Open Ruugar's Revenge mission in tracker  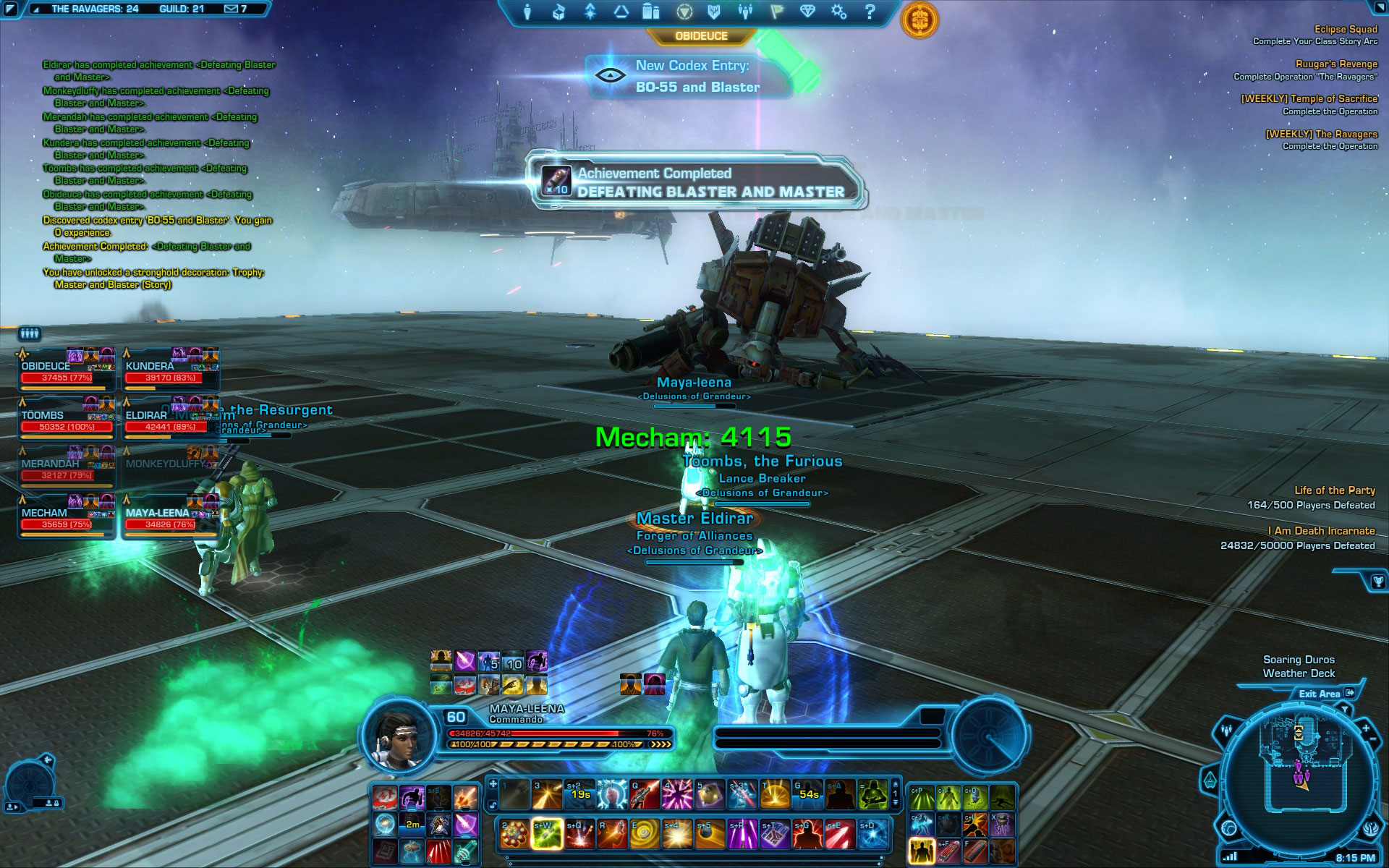[x=1335, y=64]
